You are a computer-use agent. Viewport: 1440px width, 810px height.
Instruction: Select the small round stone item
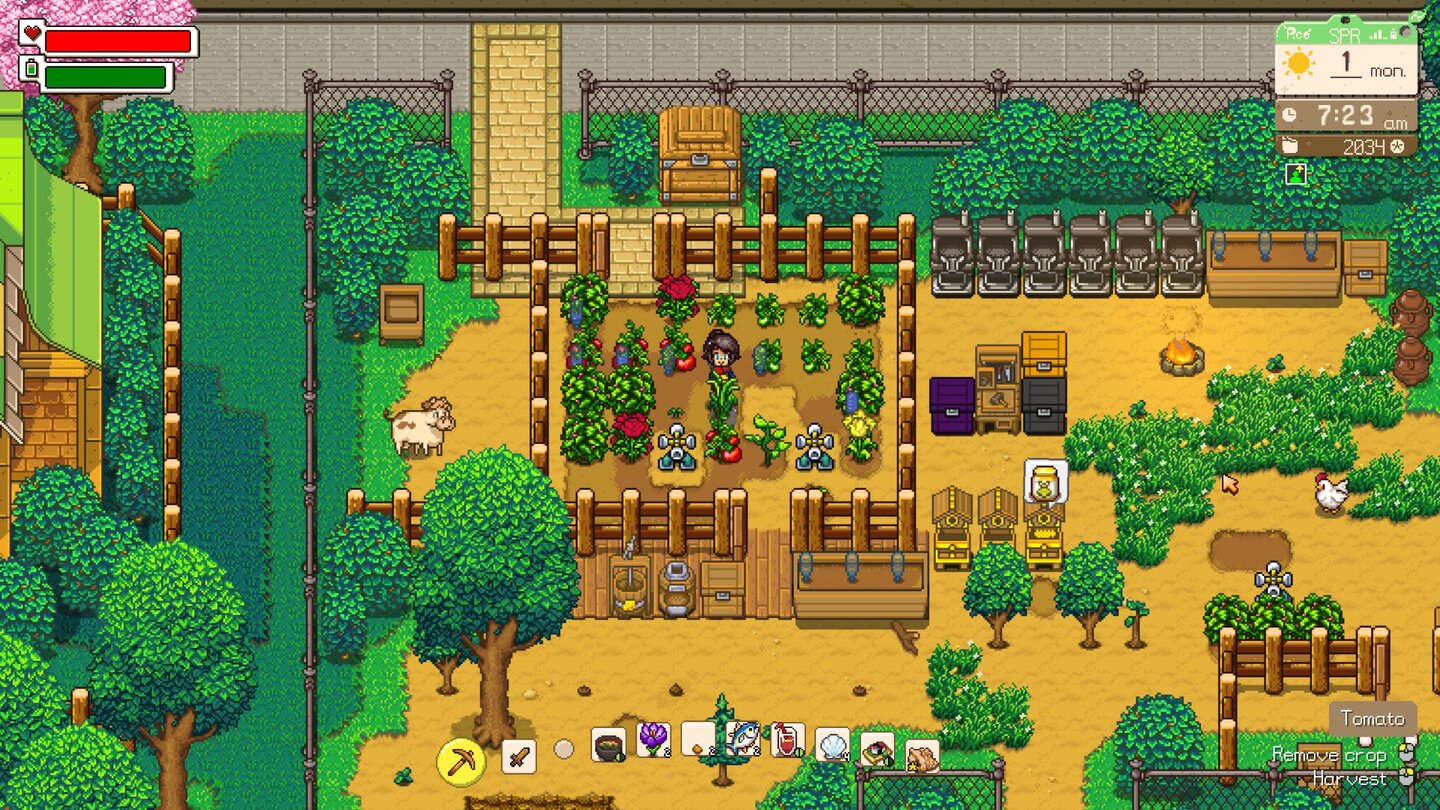coord(562,748)
